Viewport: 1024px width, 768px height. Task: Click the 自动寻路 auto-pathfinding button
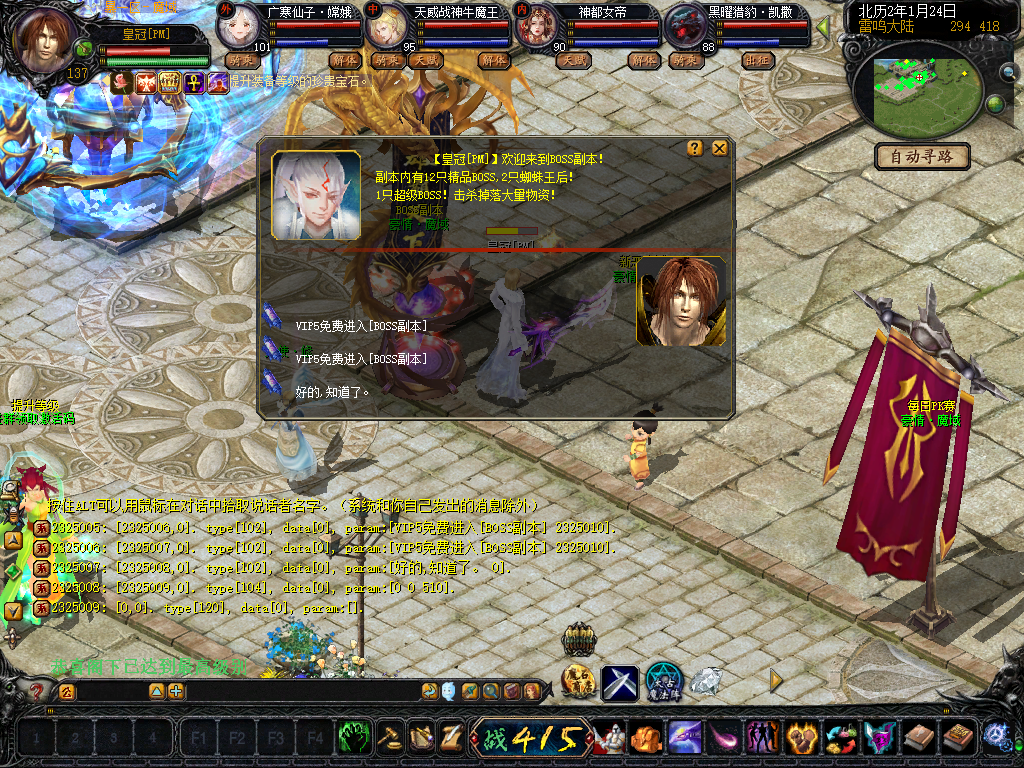[922, 156]
